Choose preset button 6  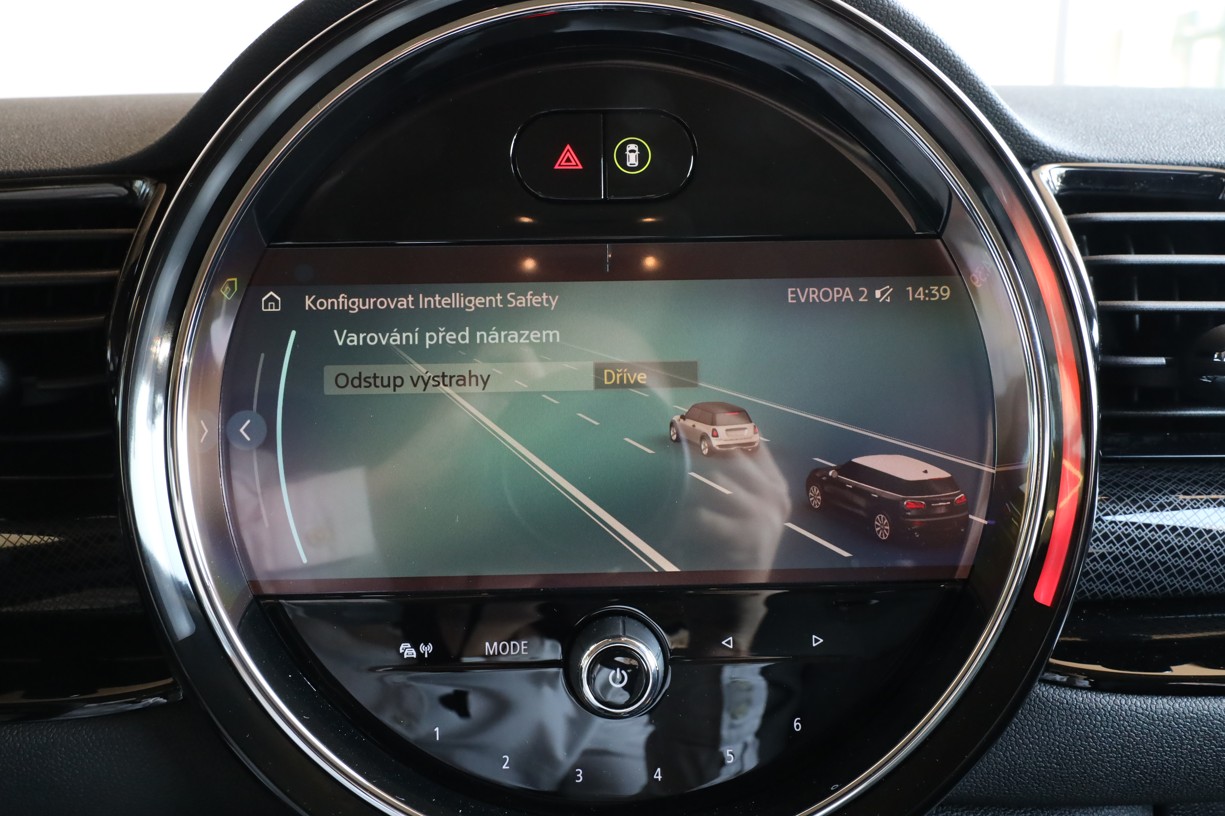coord(797,725)
